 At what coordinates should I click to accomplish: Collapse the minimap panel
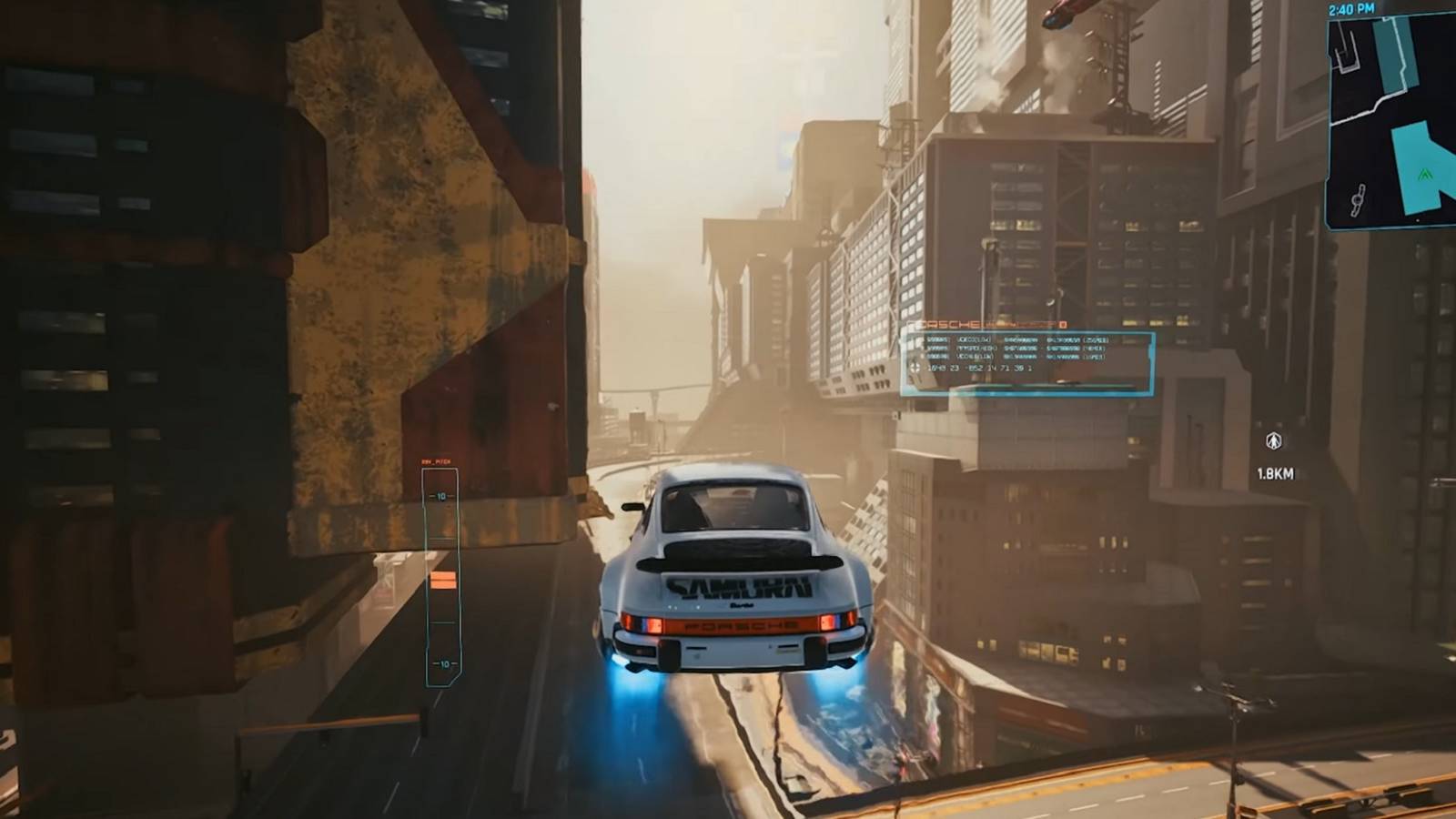[x=1392, y=118]
